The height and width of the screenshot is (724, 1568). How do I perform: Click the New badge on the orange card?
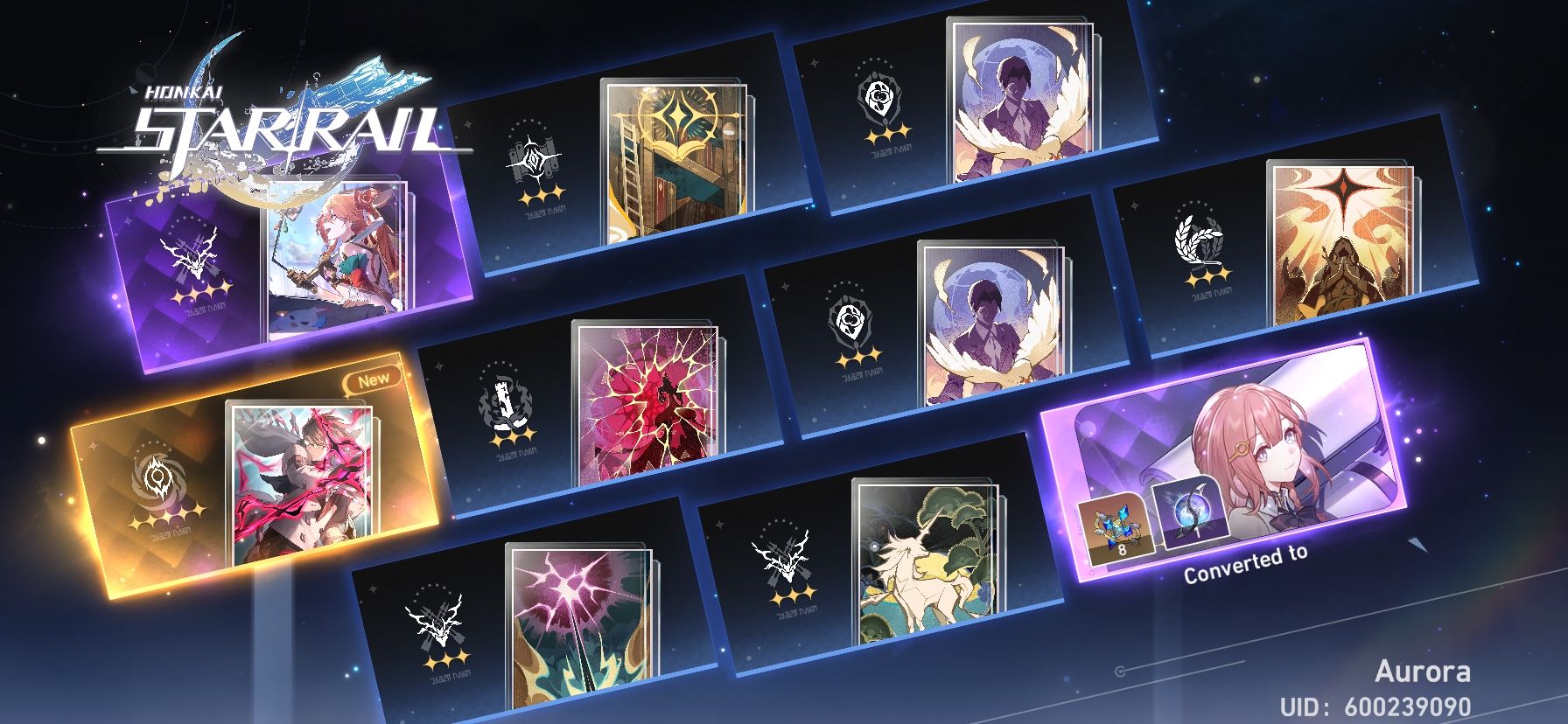372,380
